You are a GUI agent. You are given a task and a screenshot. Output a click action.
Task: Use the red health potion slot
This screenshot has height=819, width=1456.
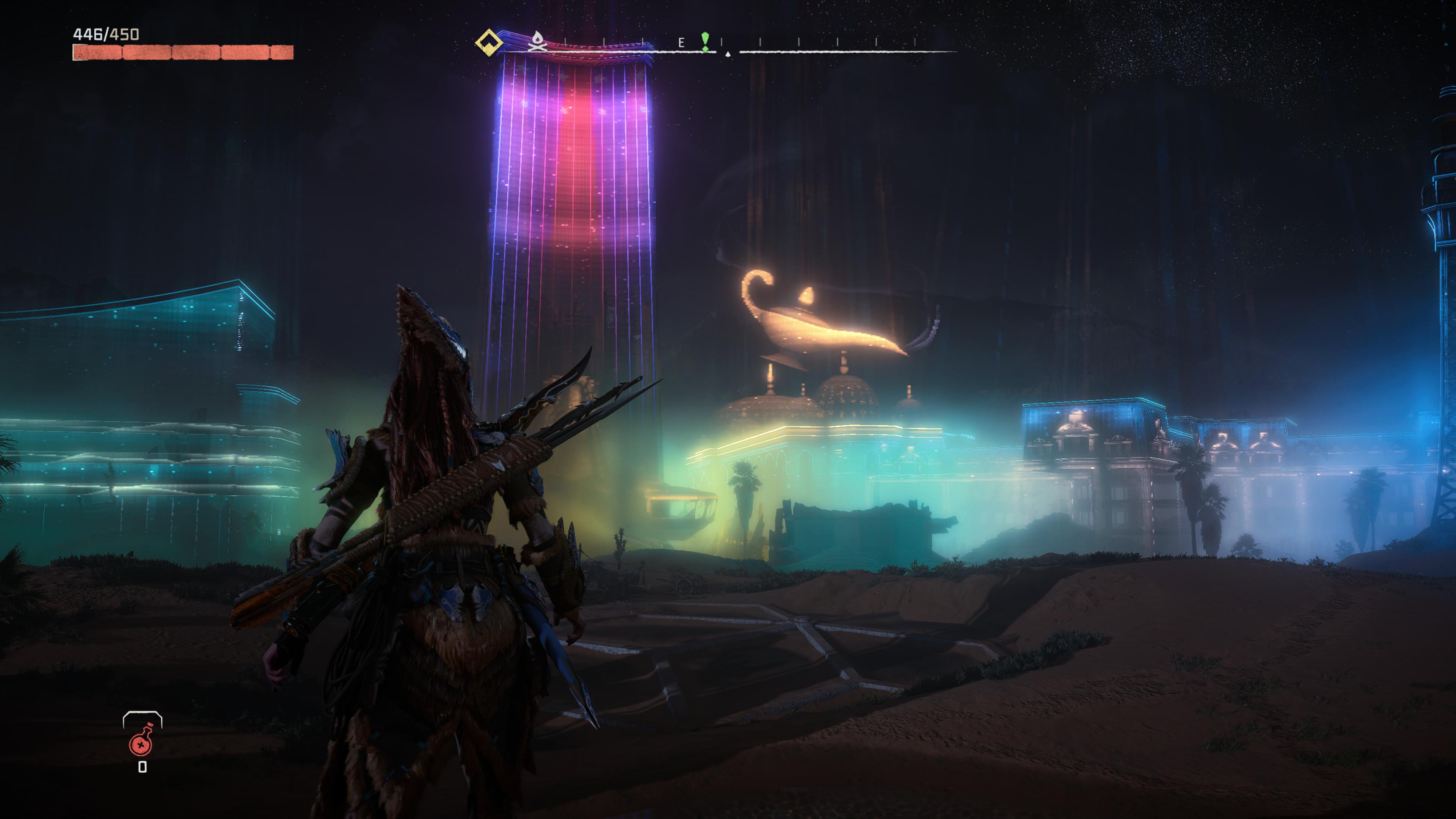coord(141,743)
